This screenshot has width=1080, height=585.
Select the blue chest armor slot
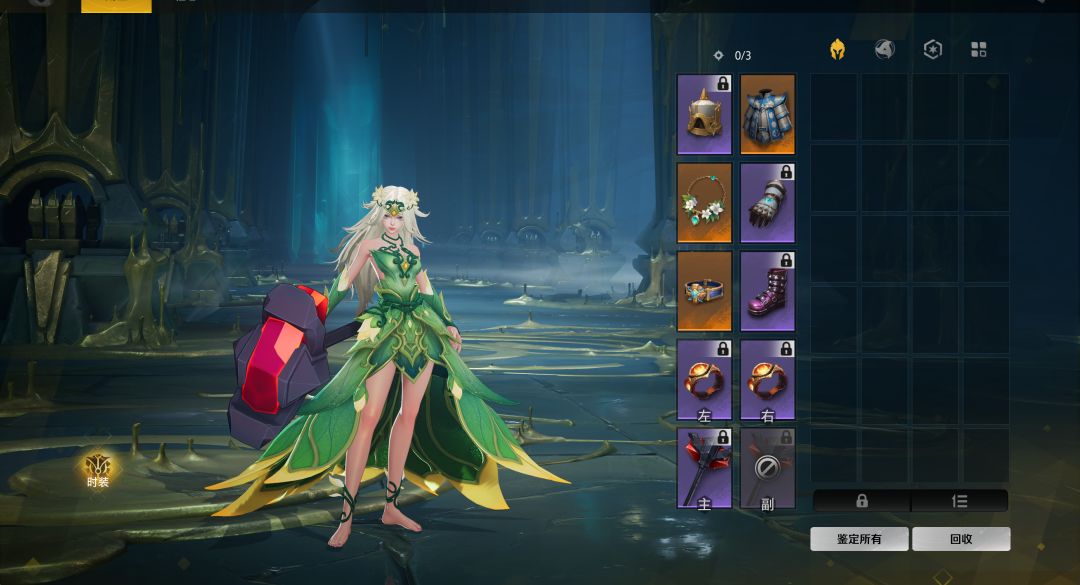point(767,114)
